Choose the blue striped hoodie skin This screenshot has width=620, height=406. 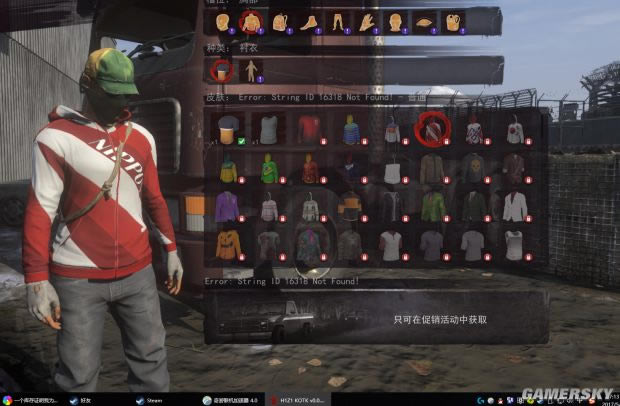point(350,128)
